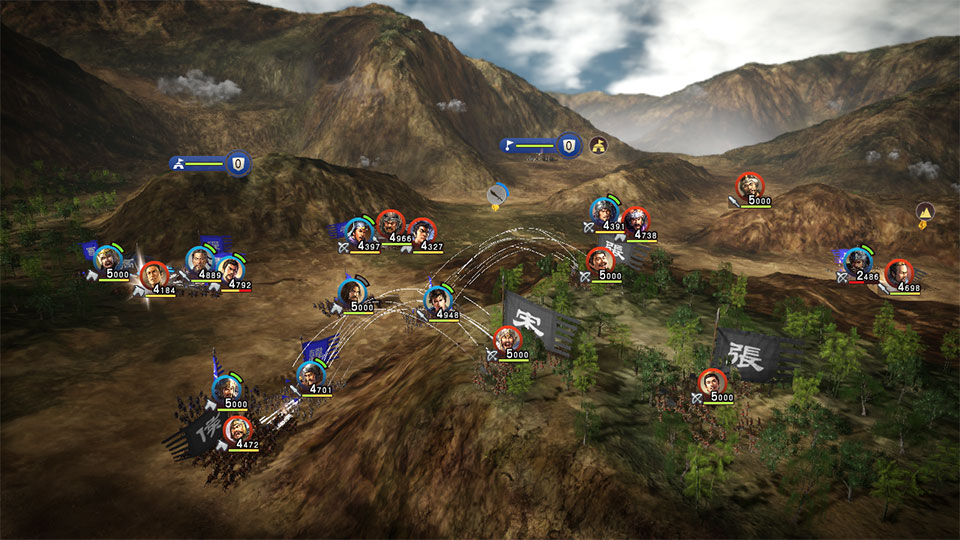This screenshot has height=540, width=960.
Task: Click the grey blade marker icon
Action: (x=497, y=194)
